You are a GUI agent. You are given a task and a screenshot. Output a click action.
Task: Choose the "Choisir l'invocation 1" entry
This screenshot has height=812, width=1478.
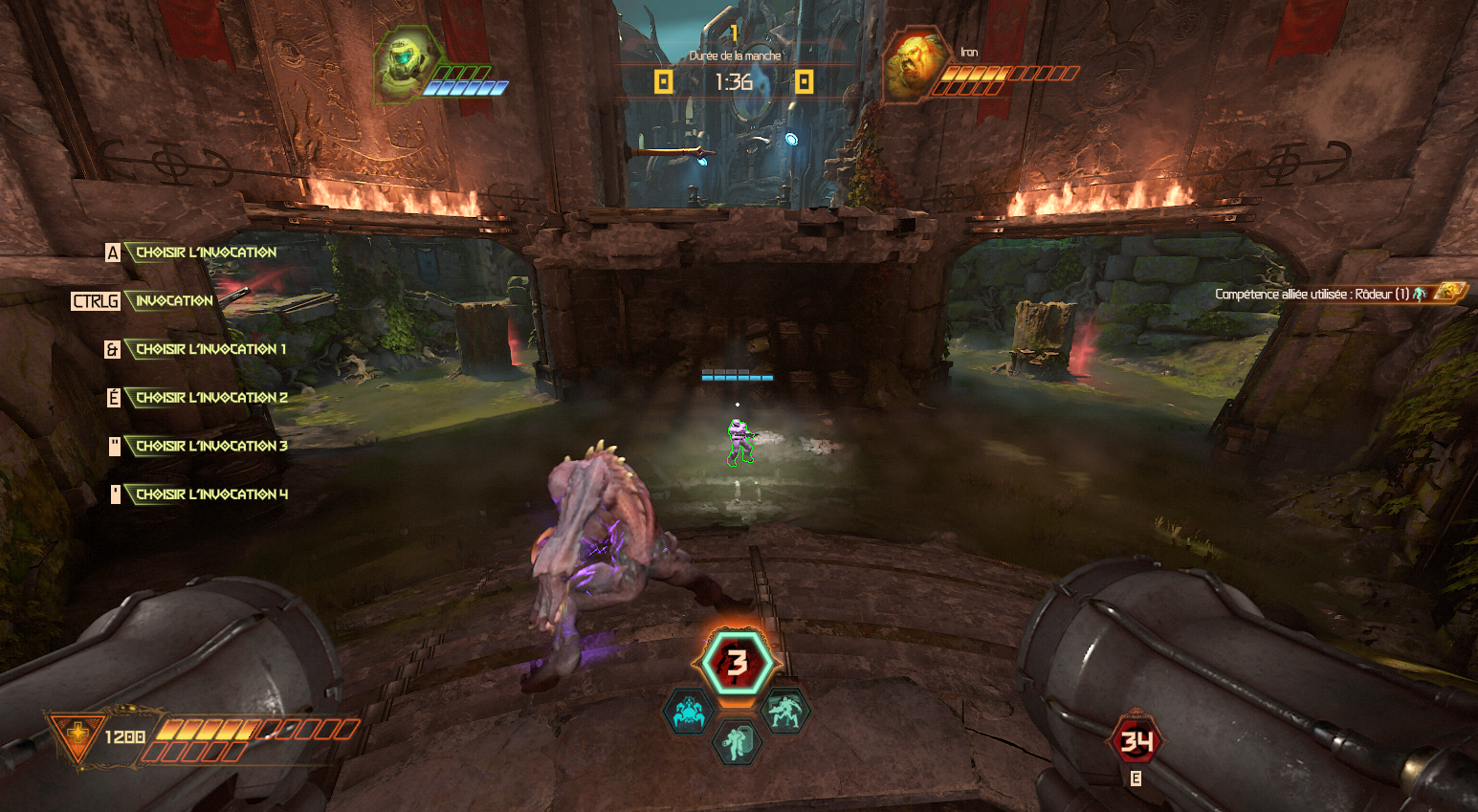pyautogui.click(x=210, y=349)
